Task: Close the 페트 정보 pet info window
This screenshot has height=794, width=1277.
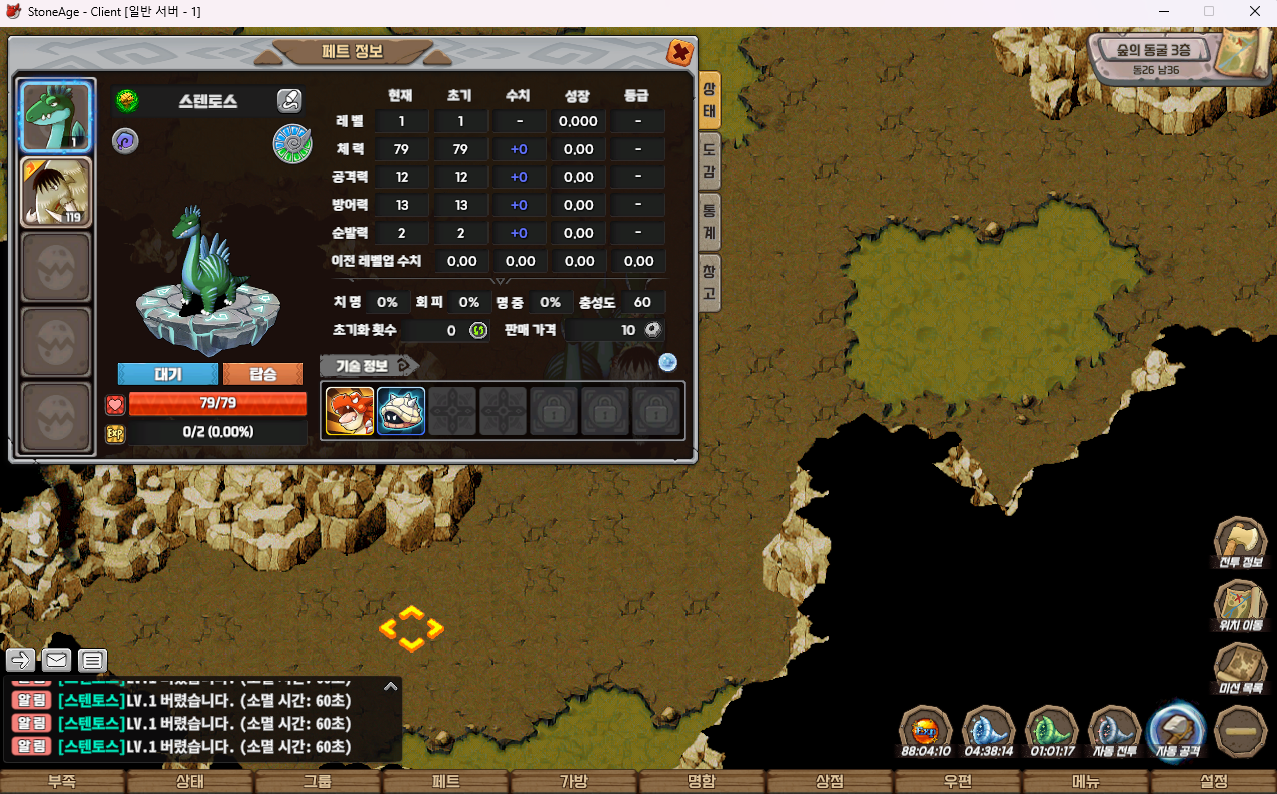Action: [x=679, y=52]
